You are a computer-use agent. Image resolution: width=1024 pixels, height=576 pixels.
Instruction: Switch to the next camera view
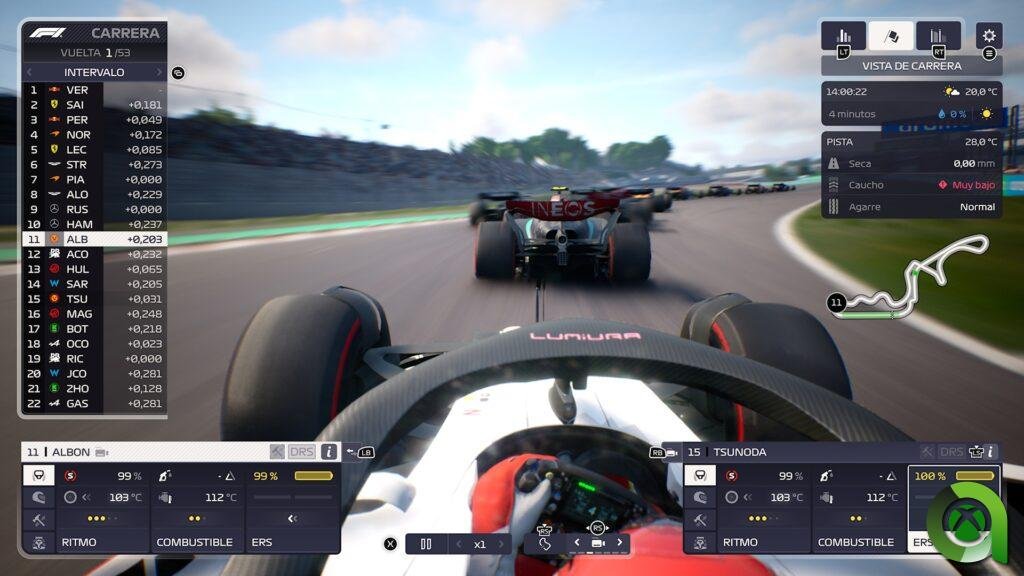pos(619,543)
